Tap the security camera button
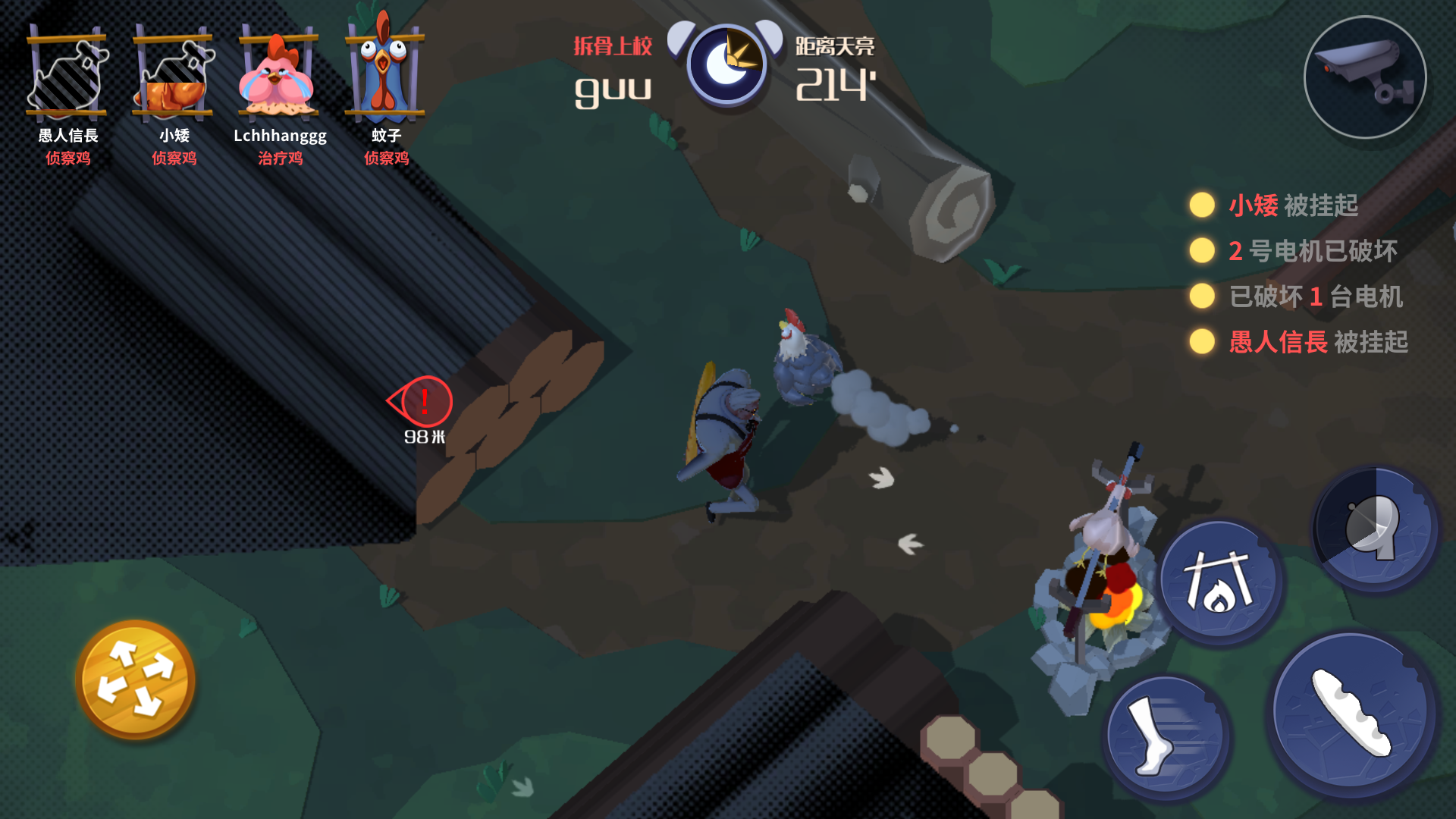The width and height of the screenshot is (1456, 819). click(x=1364, y=77)
